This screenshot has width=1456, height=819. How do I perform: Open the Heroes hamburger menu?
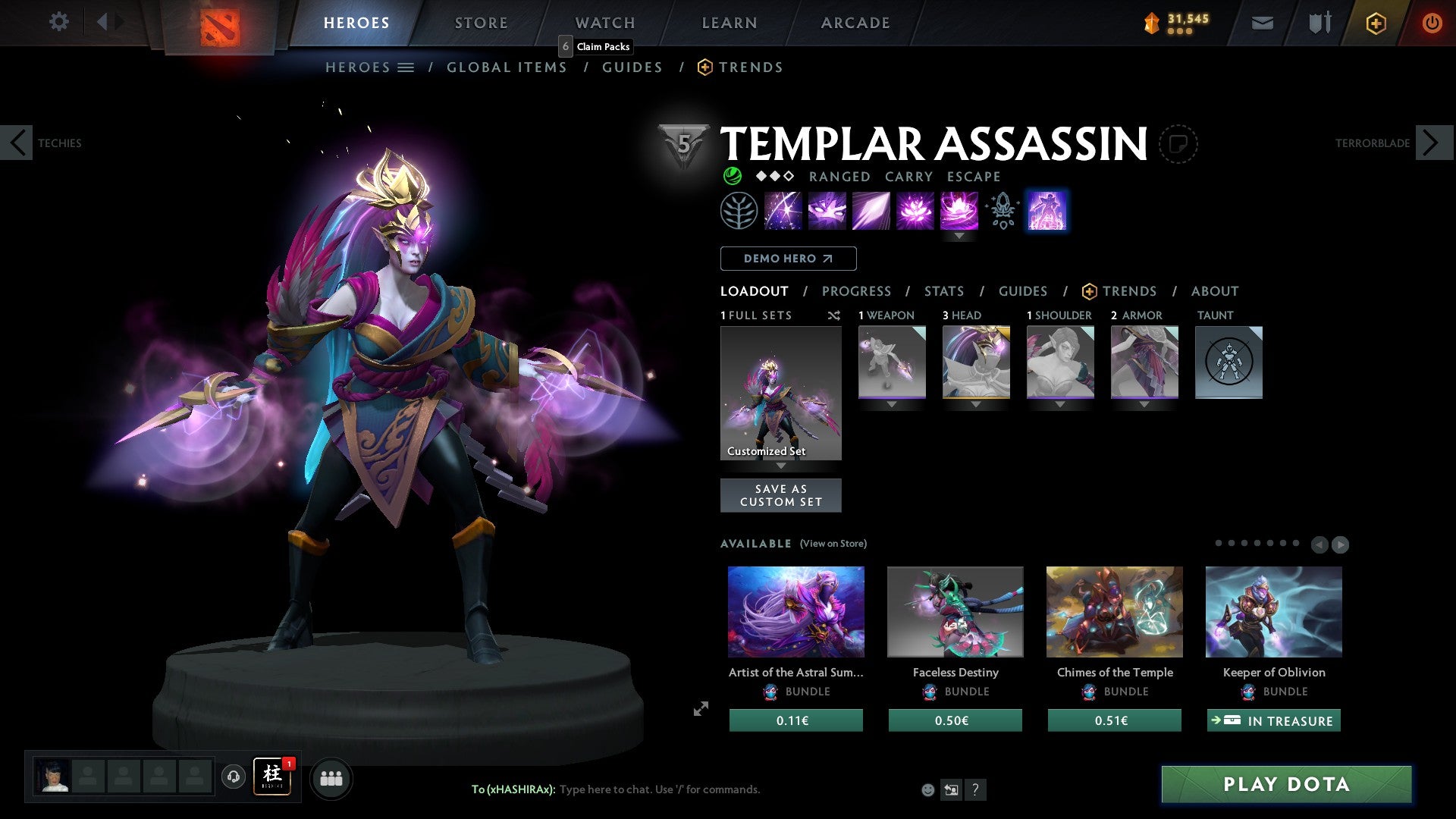[404, 67]
